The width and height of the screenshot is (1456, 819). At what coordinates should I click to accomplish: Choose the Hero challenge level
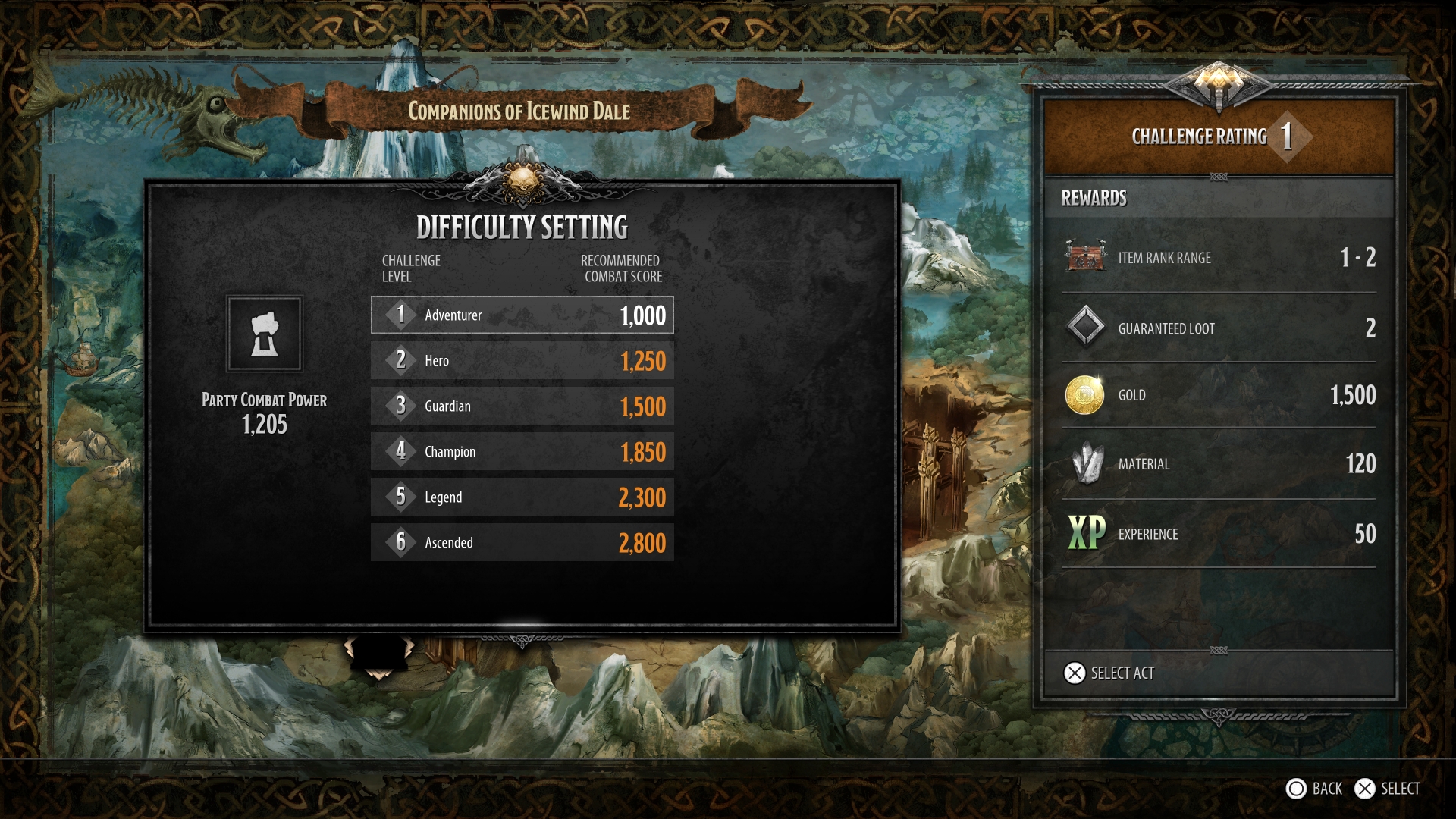(522, 360)
